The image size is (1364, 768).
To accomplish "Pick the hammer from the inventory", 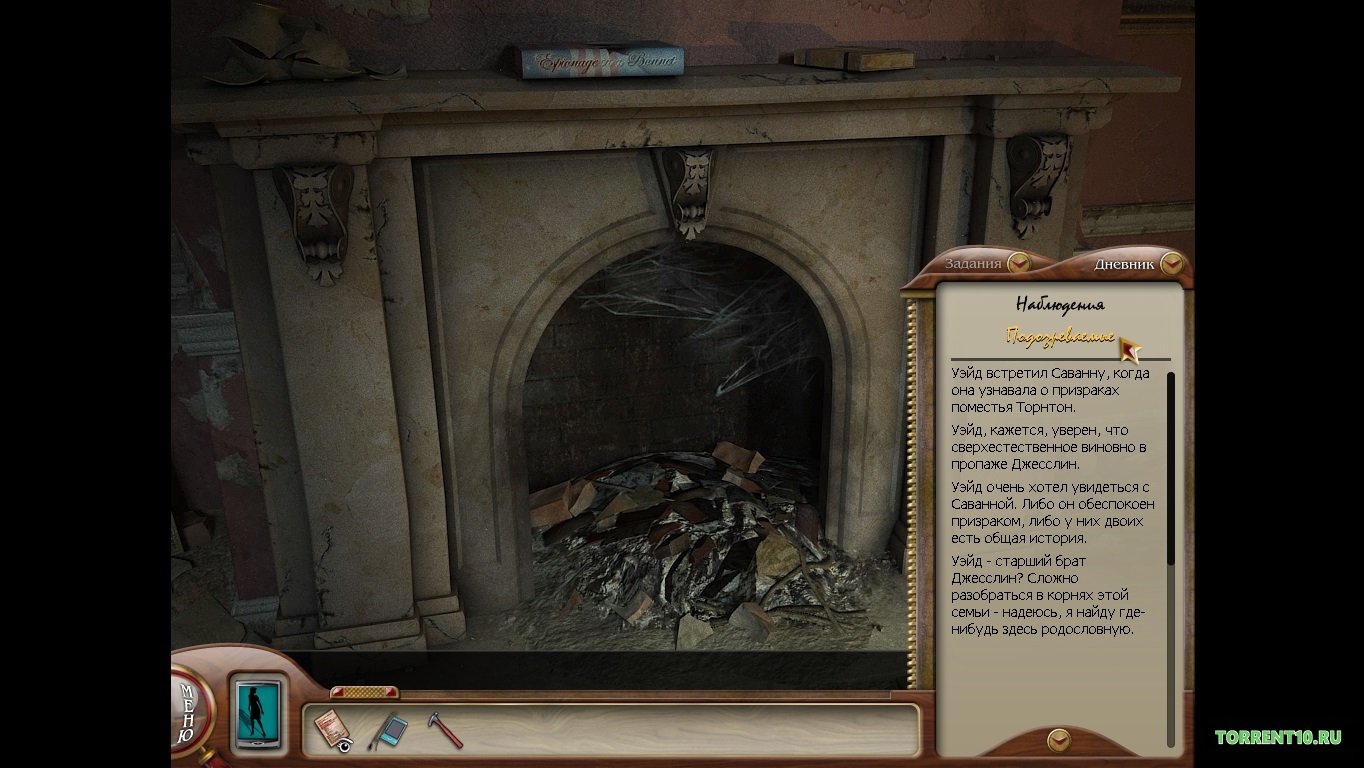I will (445, 730).
